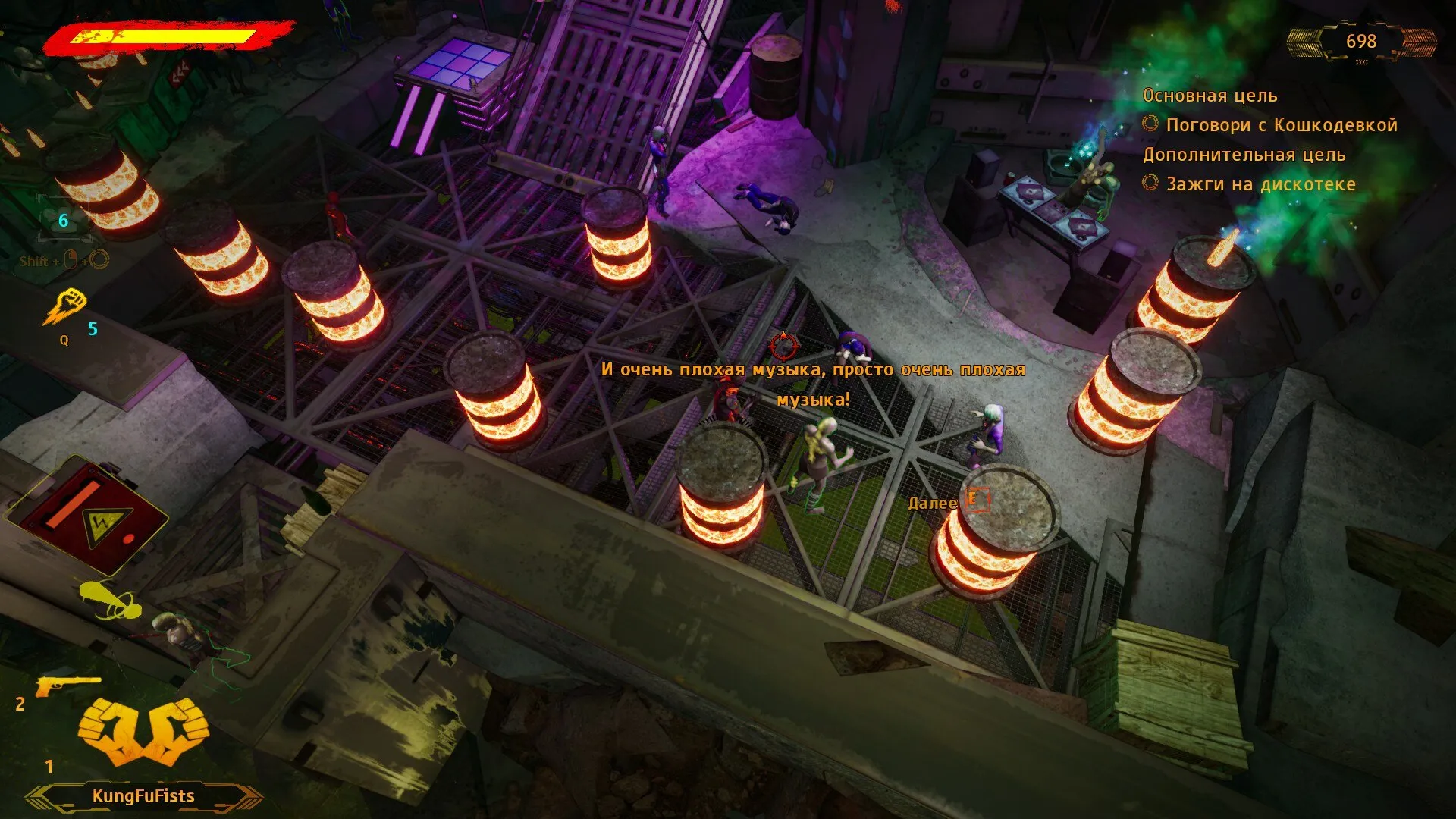Select the faded framed slot showing 6

(64, 220)
